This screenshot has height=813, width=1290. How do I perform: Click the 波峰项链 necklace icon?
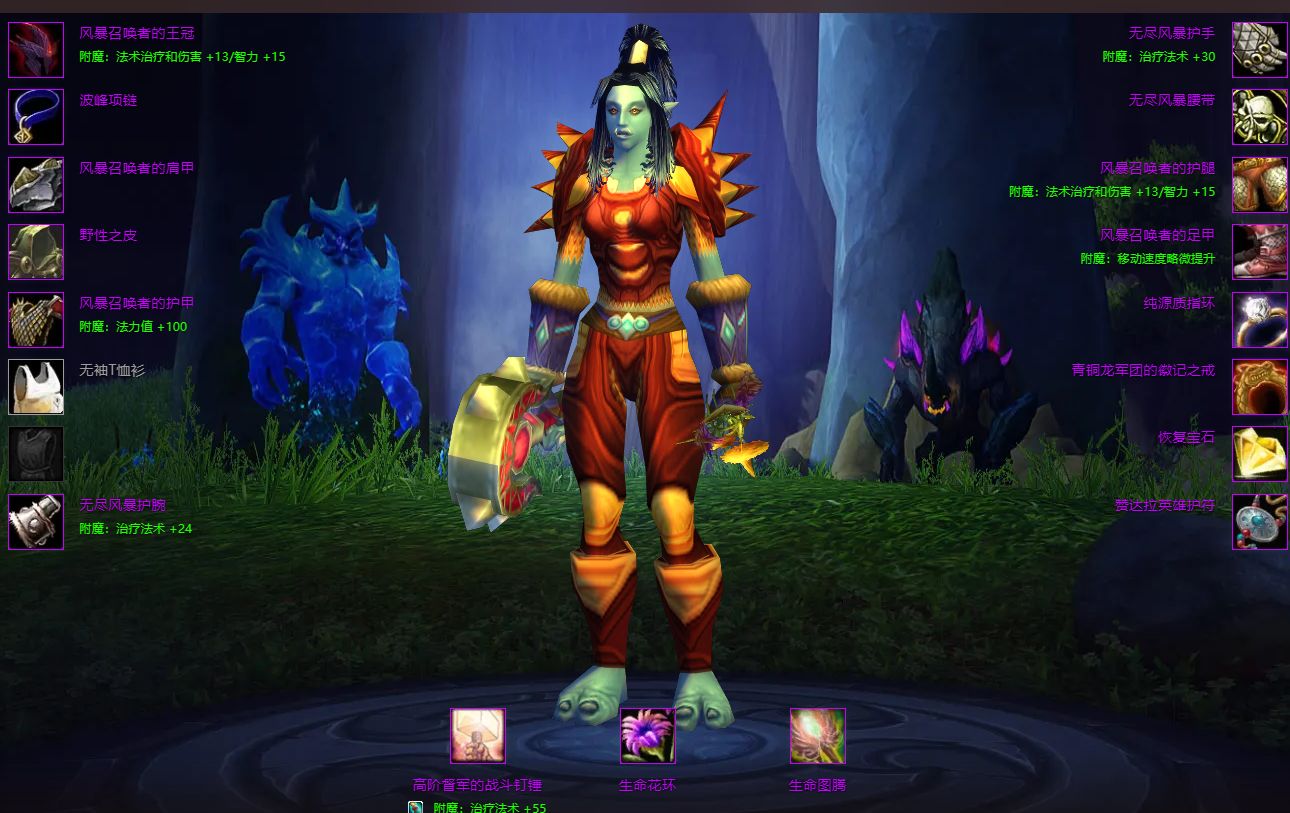click(36, 117)
